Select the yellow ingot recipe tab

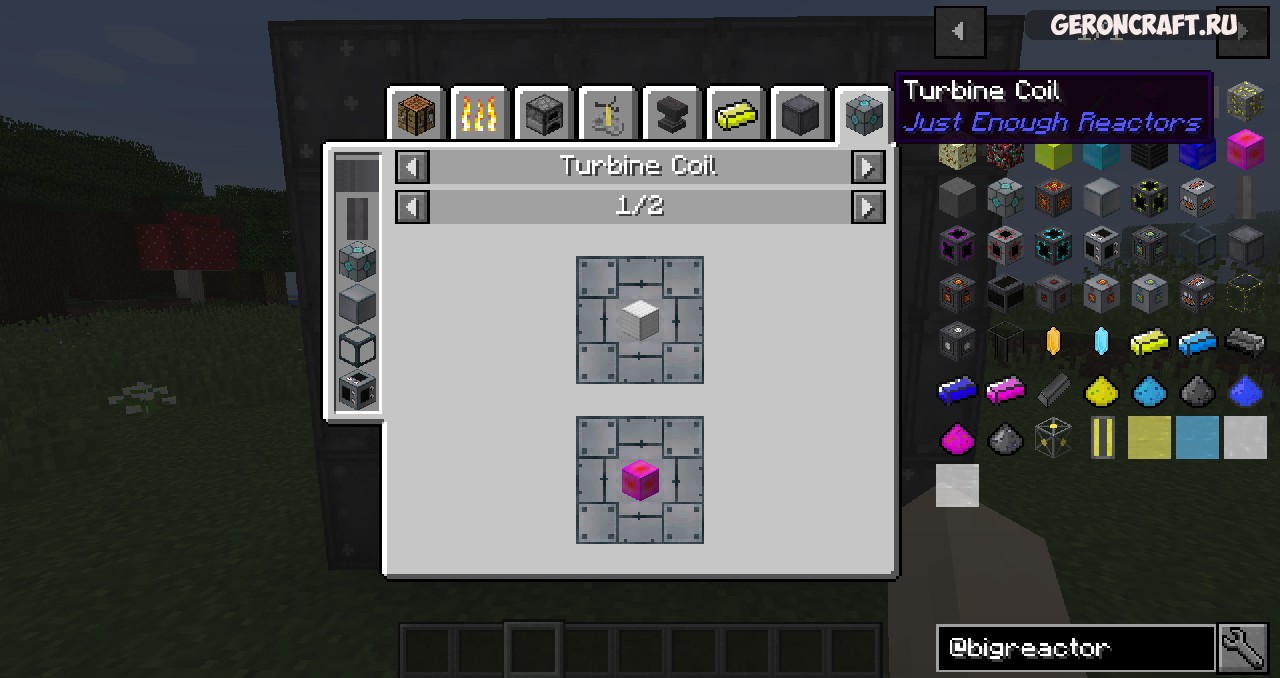tap(735, 115)
